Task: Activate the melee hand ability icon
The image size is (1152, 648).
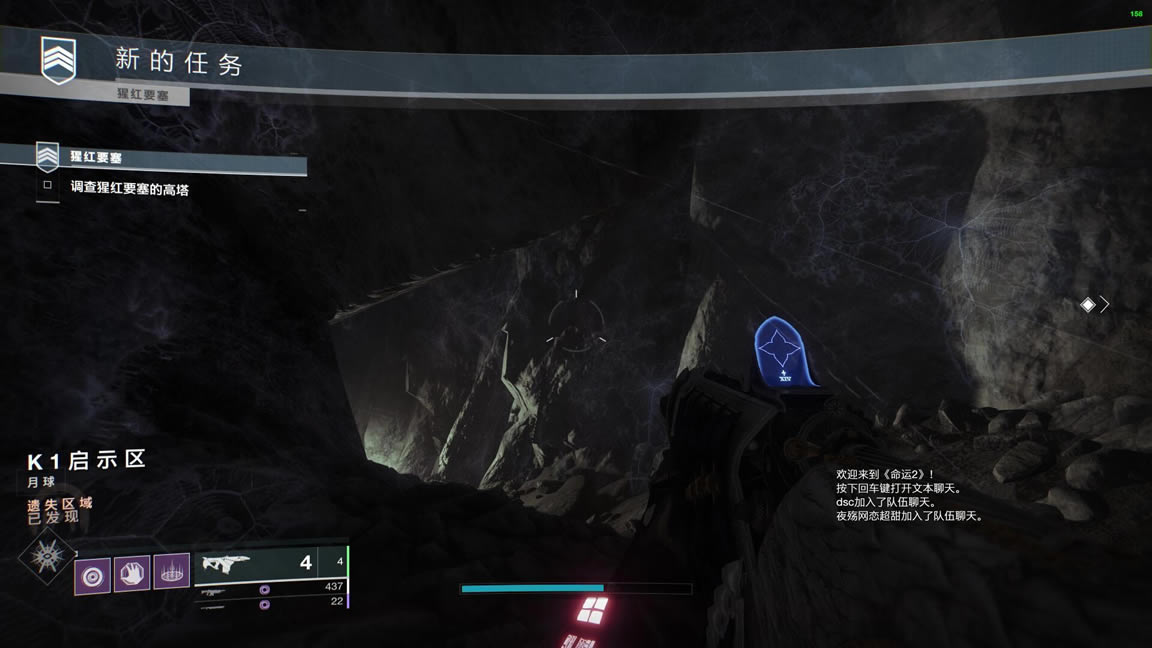Action: point(132,574)
